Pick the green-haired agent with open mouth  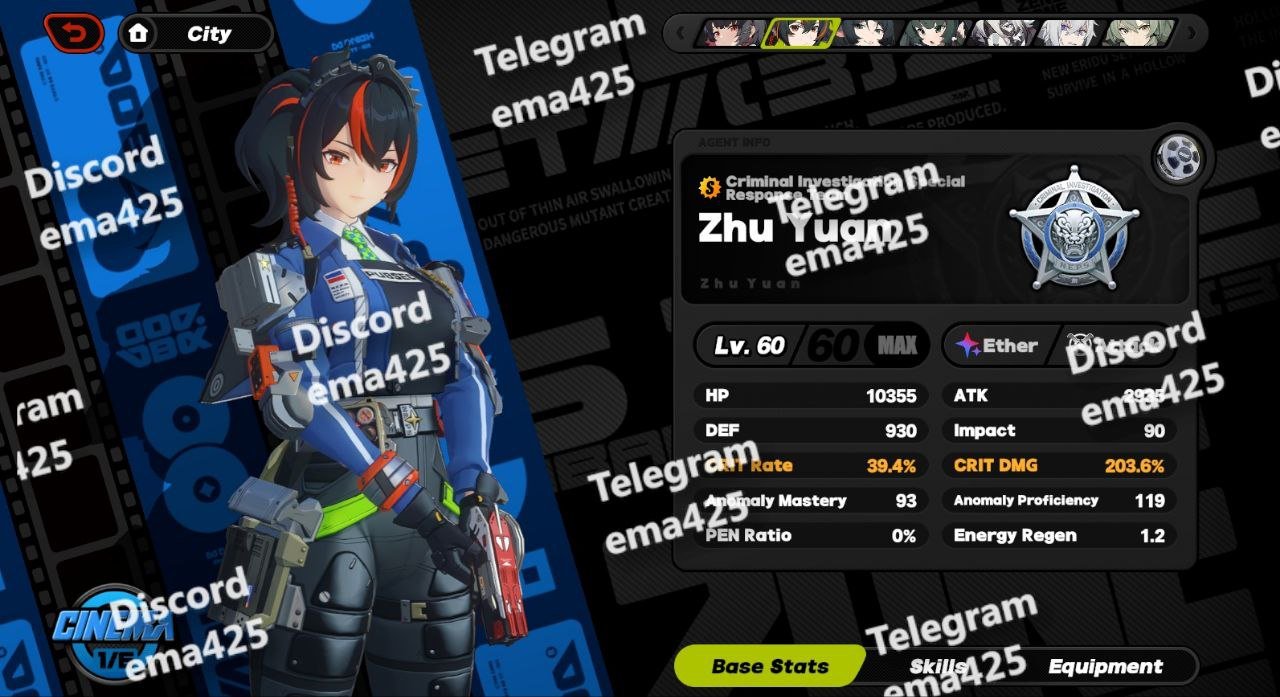tap(934, 33)
